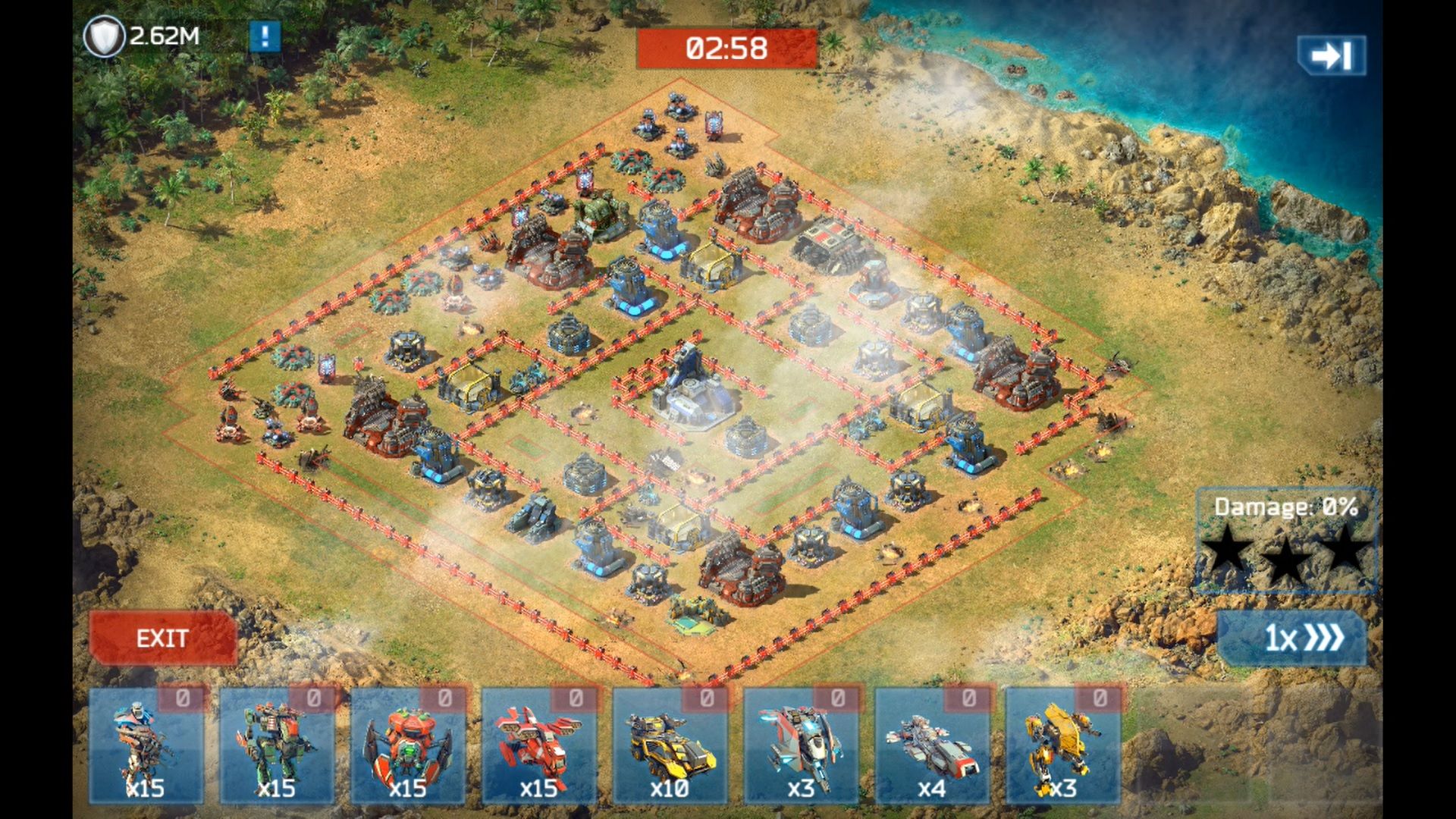Open the blue exclamation alert icon
The image size is (1456, 819).
coord(265,36)
